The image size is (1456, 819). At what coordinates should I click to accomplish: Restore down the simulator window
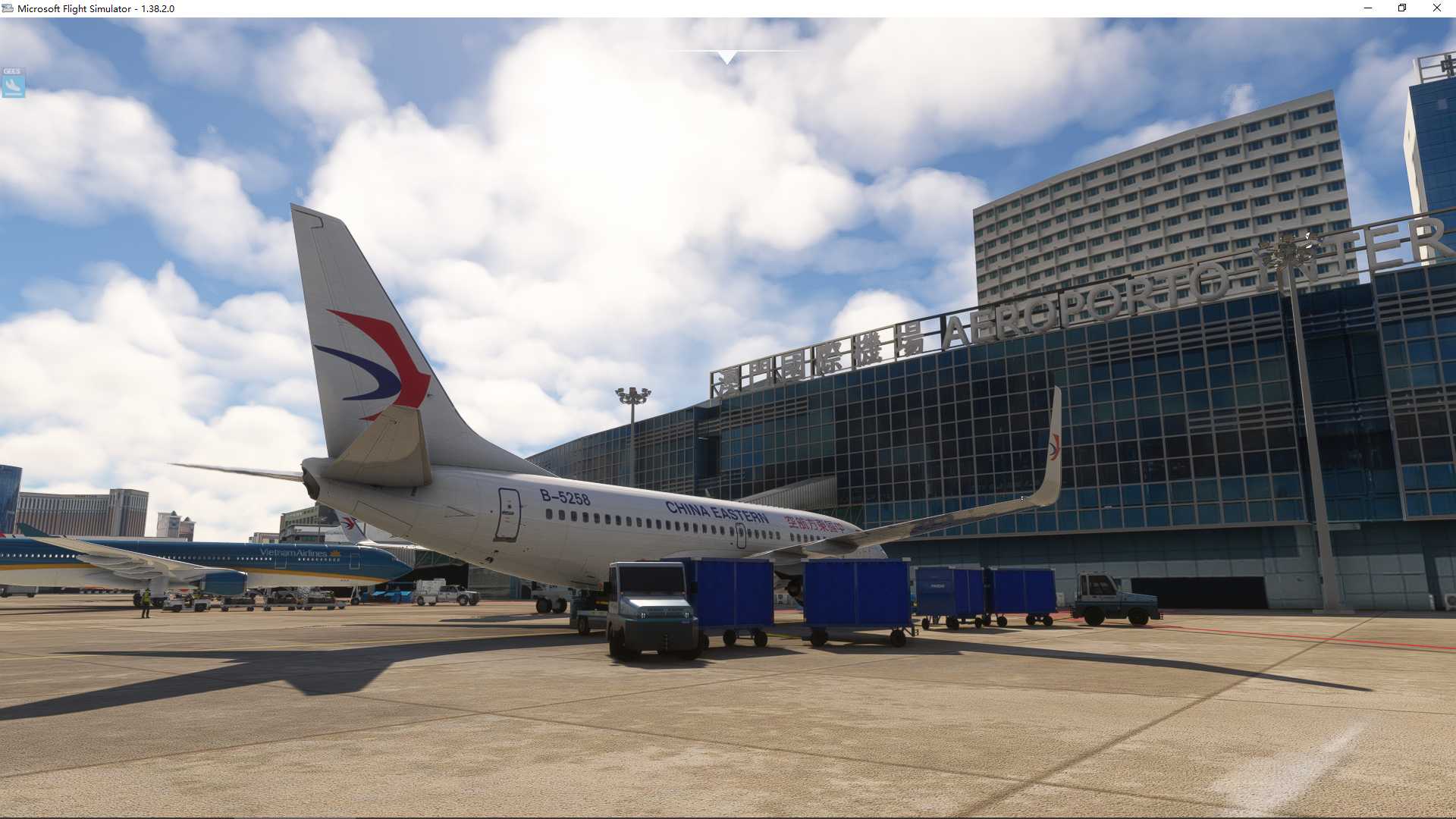pos(1401,8)
